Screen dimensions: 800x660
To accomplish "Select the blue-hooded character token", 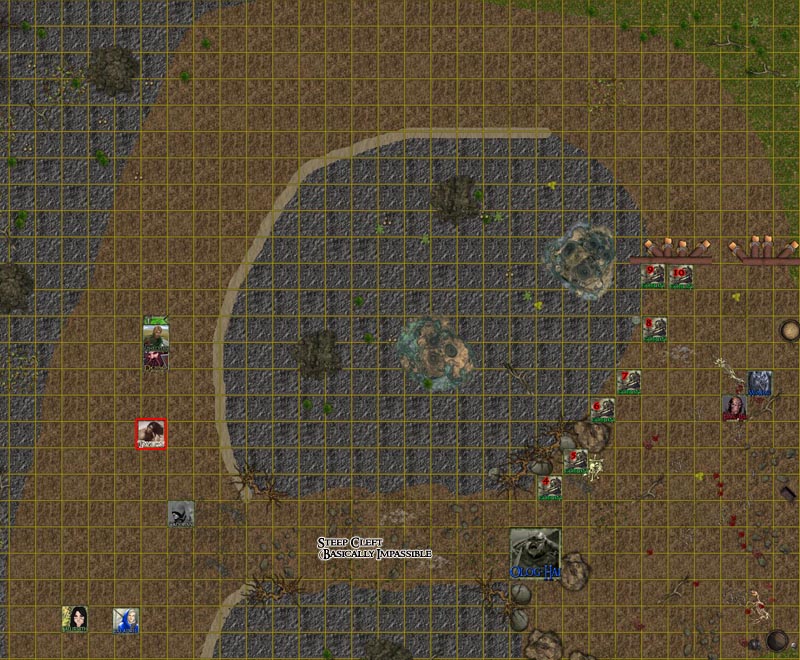I will click(x=126, y=619).
